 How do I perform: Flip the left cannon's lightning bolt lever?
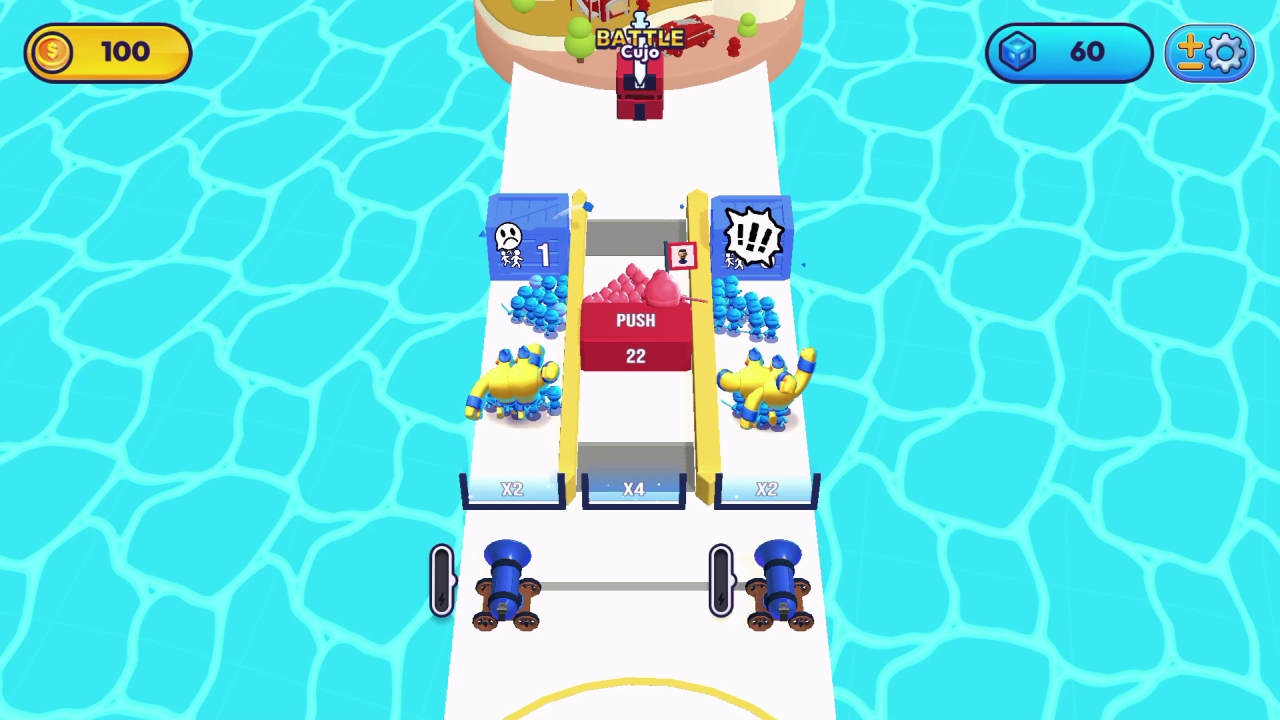pyautogui.click(x=443, y=580)
